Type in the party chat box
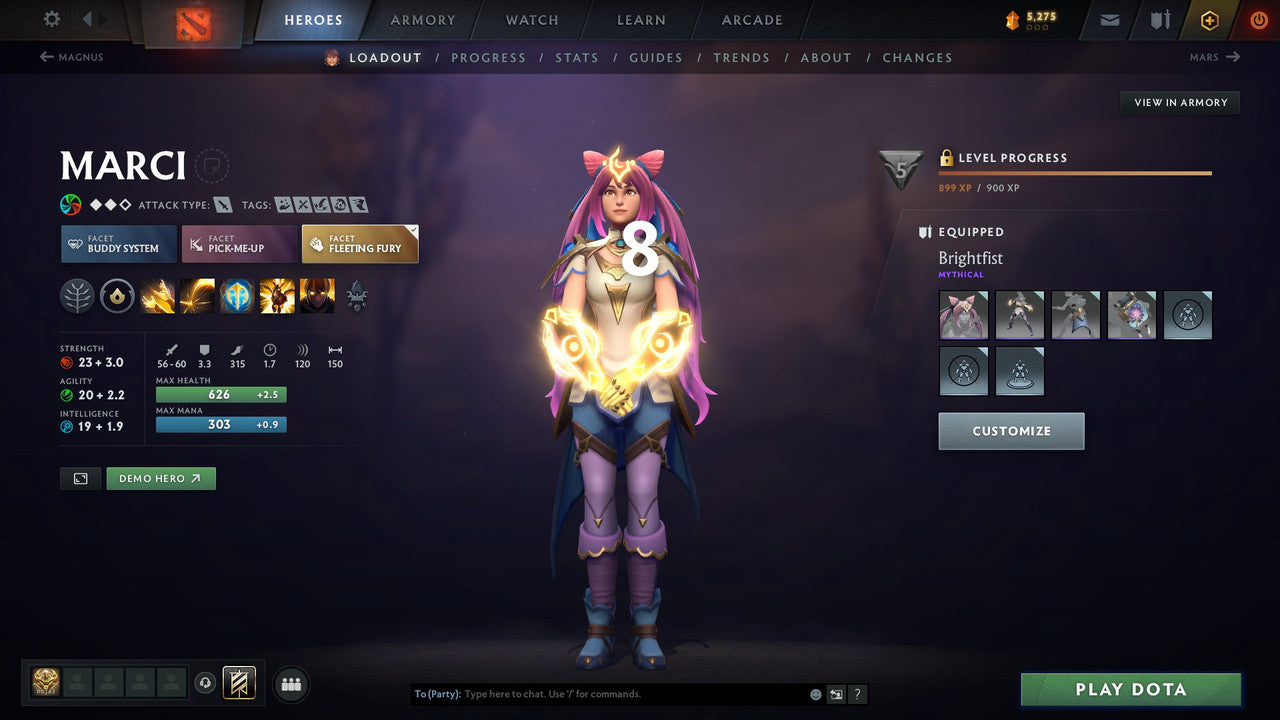1280x720 pixels. tap(630, 694)
